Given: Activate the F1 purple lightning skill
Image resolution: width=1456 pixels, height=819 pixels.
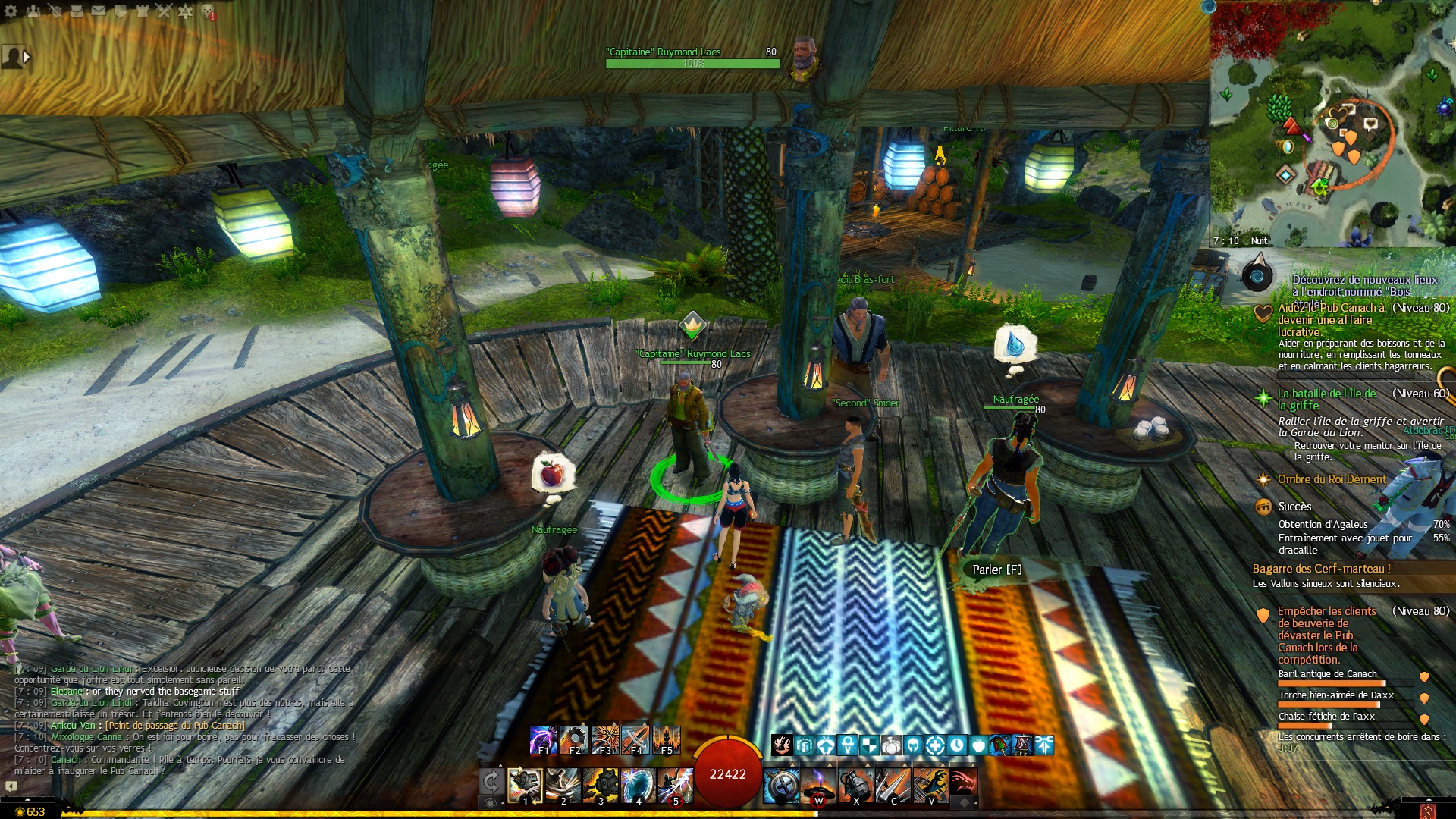Looking at the screenshot, I should pyautogui.click(x=543, y=740).
